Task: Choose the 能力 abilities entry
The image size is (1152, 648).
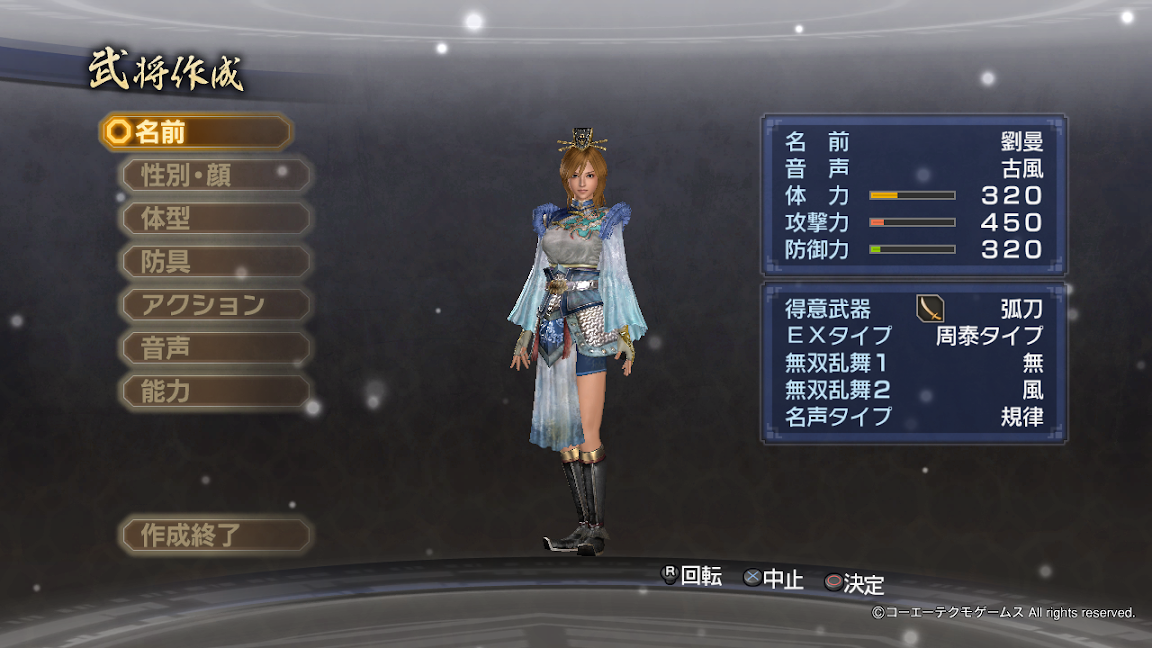Action: (x=216, y=391)
